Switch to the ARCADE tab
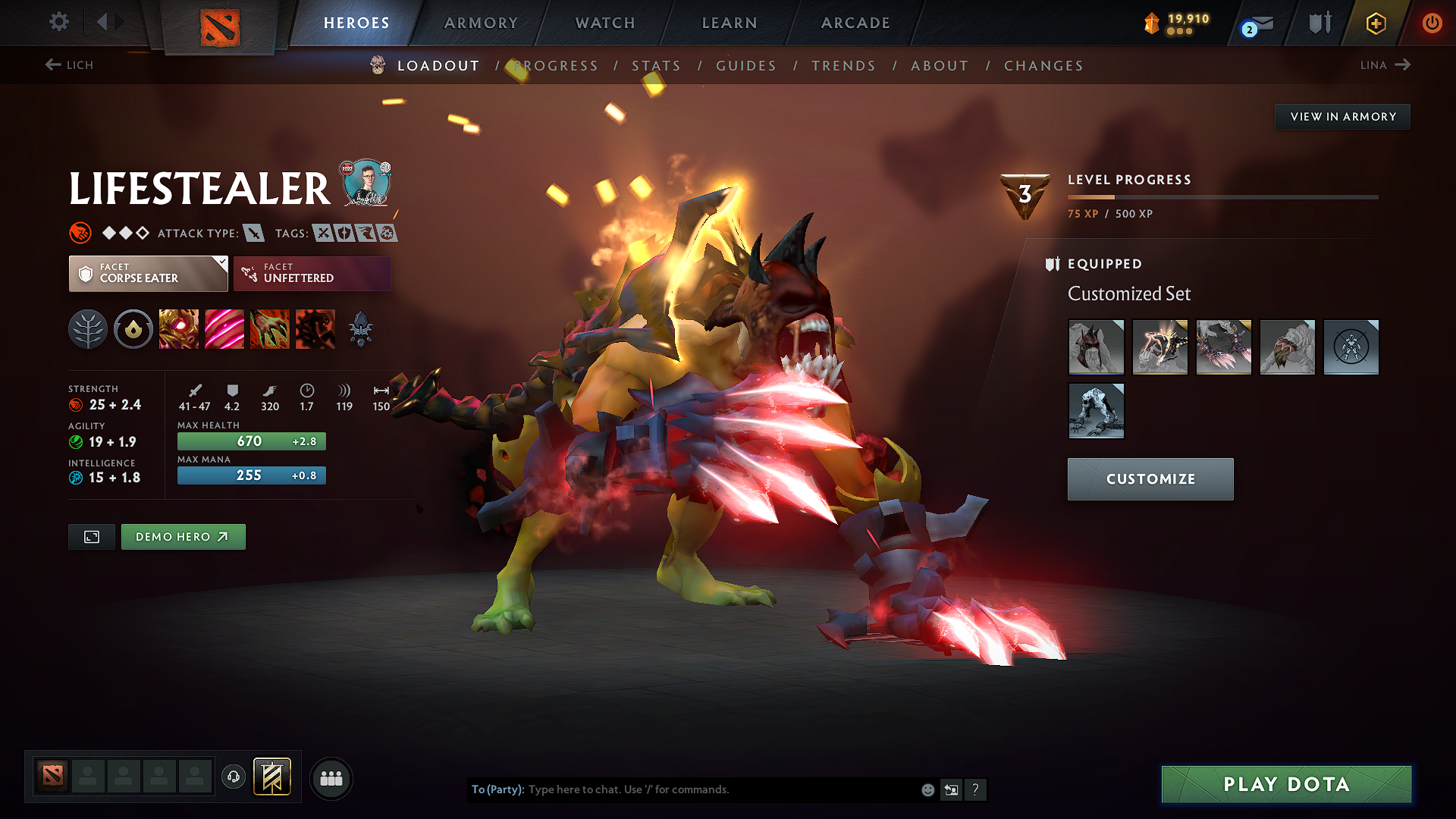The height and width of the screenshot is (819, 1456). 855,23
